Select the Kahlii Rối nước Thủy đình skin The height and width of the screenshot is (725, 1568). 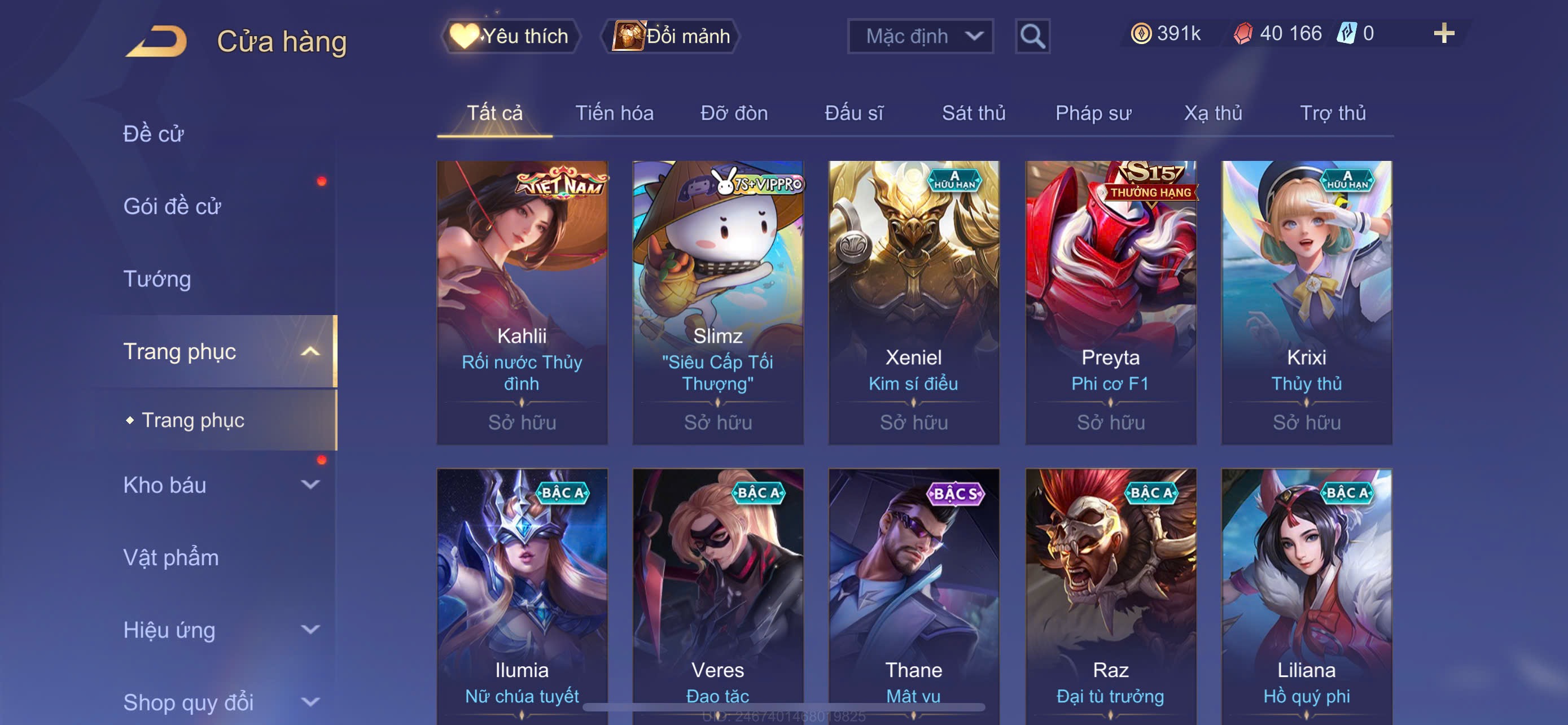pyautogui.click(x=522, y=302)
